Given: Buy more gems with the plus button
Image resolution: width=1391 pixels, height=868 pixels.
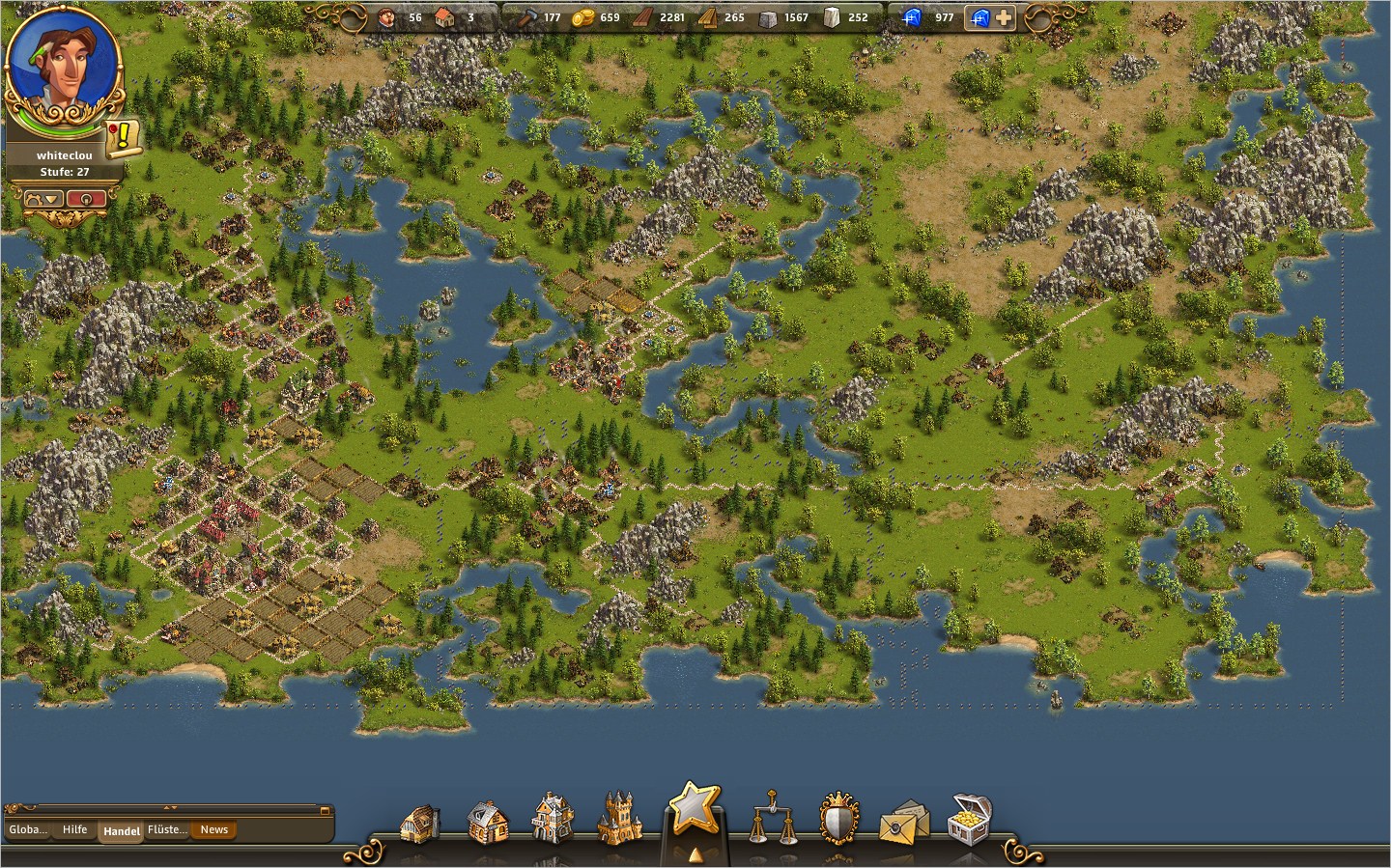Looking at the screenshot, I should 1005,17.
